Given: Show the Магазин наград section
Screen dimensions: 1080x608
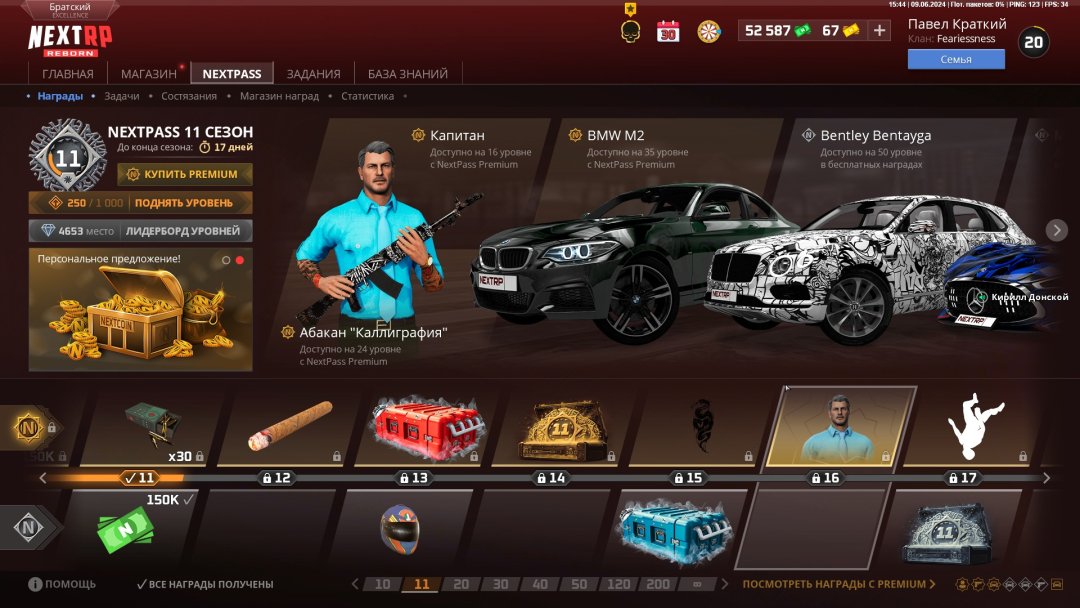Looking at the screenshot, I should (x=279, y=96).
